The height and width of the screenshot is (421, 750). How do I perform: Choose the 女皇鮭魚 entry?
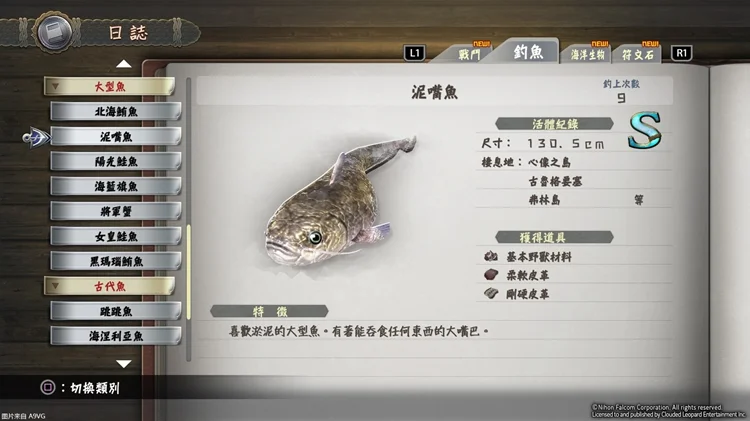click(116, 236)
